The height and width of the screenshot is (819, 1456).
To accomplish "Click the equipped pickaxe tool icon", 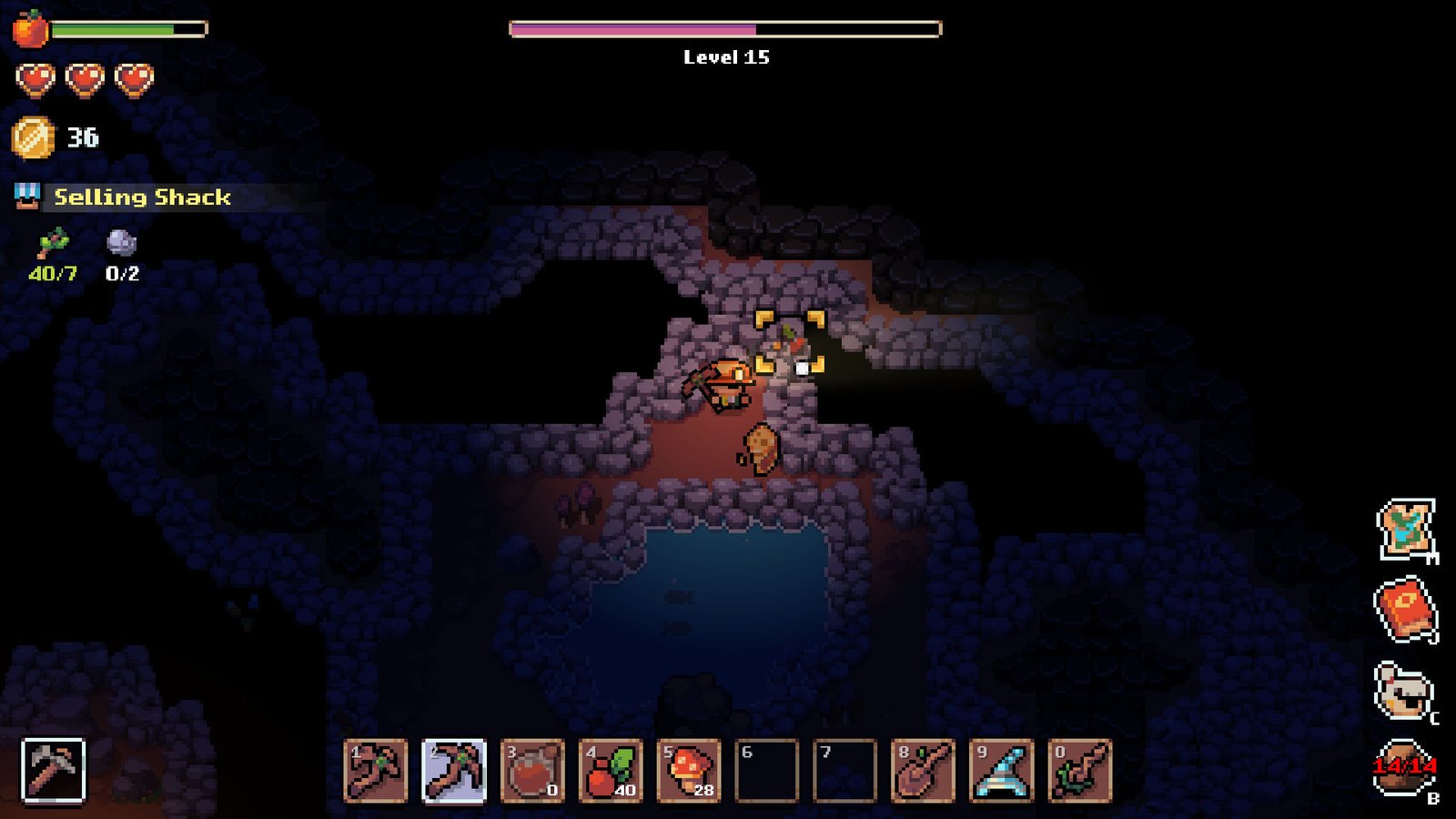I will point(53,771).
